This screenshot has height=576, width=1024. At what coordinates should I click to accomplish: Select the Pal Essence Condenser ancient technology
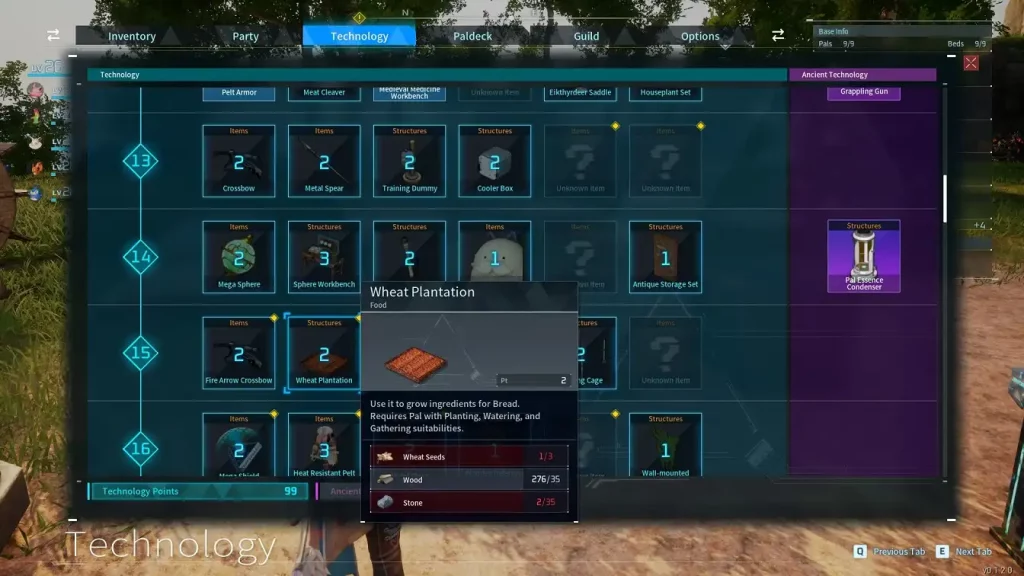(x=864, y=257)
